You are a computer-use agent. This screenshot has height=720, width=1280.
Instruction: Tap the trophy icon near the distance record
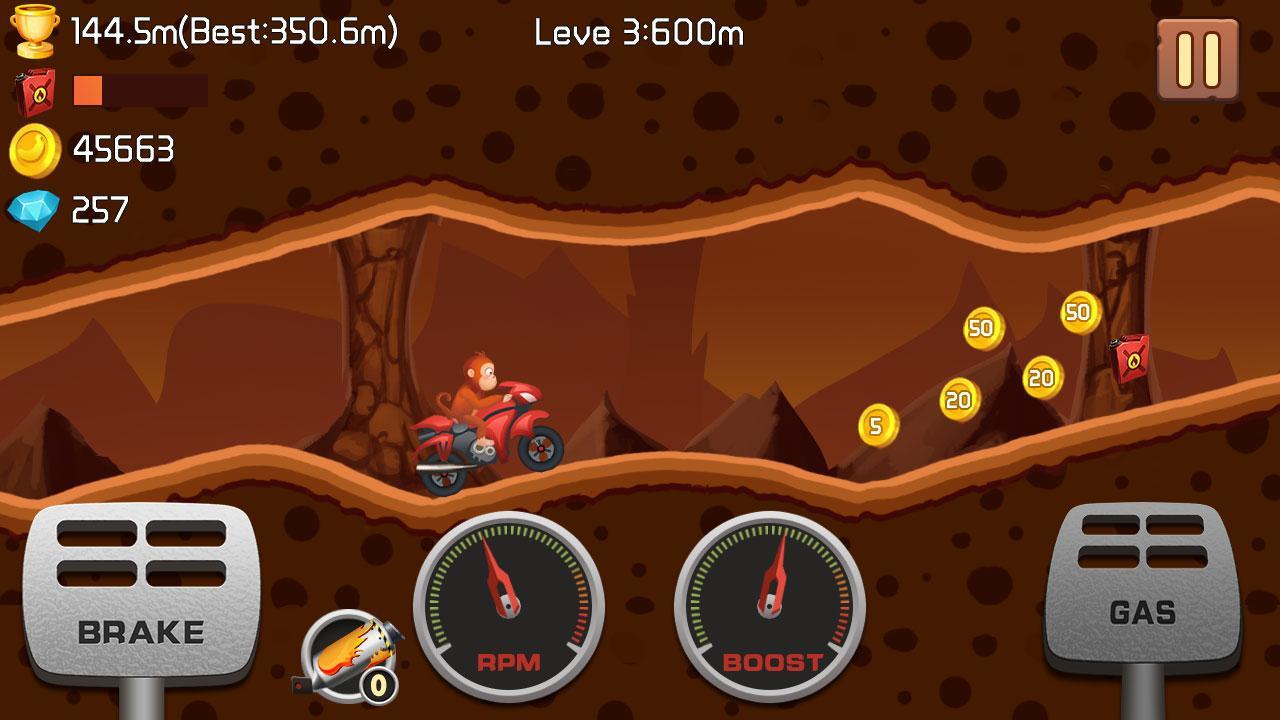pyautogui.click(x=36, y=30)
